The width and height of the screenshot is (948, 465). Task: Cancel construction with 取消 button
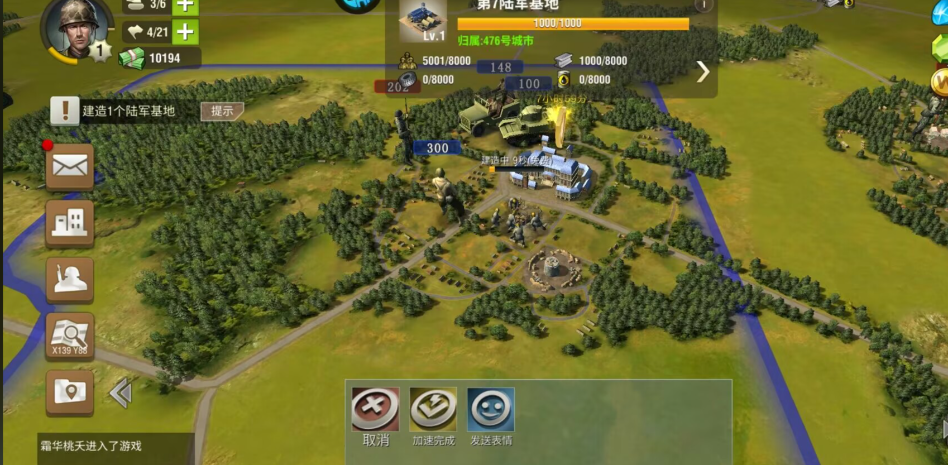pyautogui.click(x=375, y=416)
